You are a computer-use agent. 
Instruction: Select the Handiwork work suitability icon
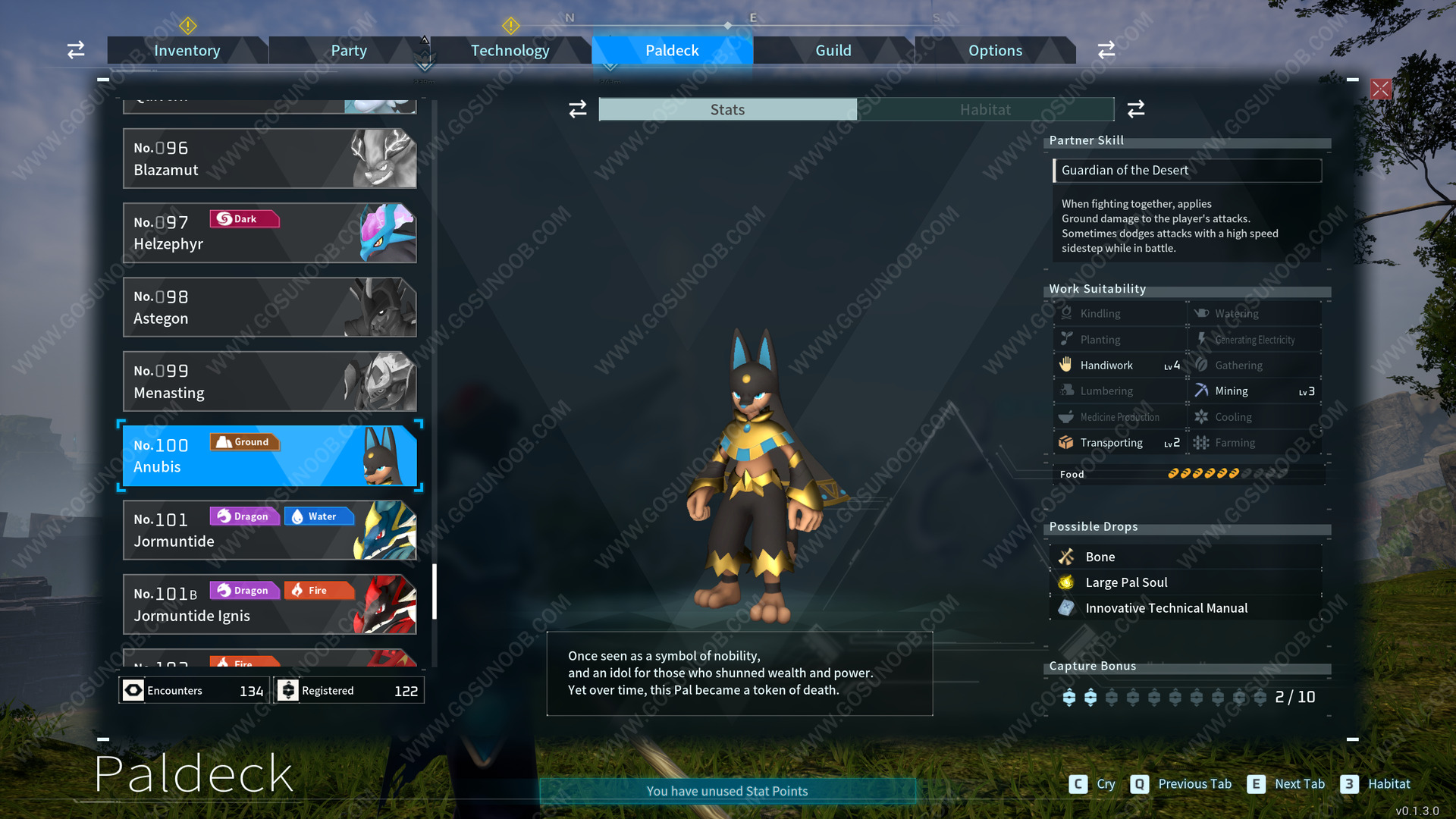[1067, 365]
